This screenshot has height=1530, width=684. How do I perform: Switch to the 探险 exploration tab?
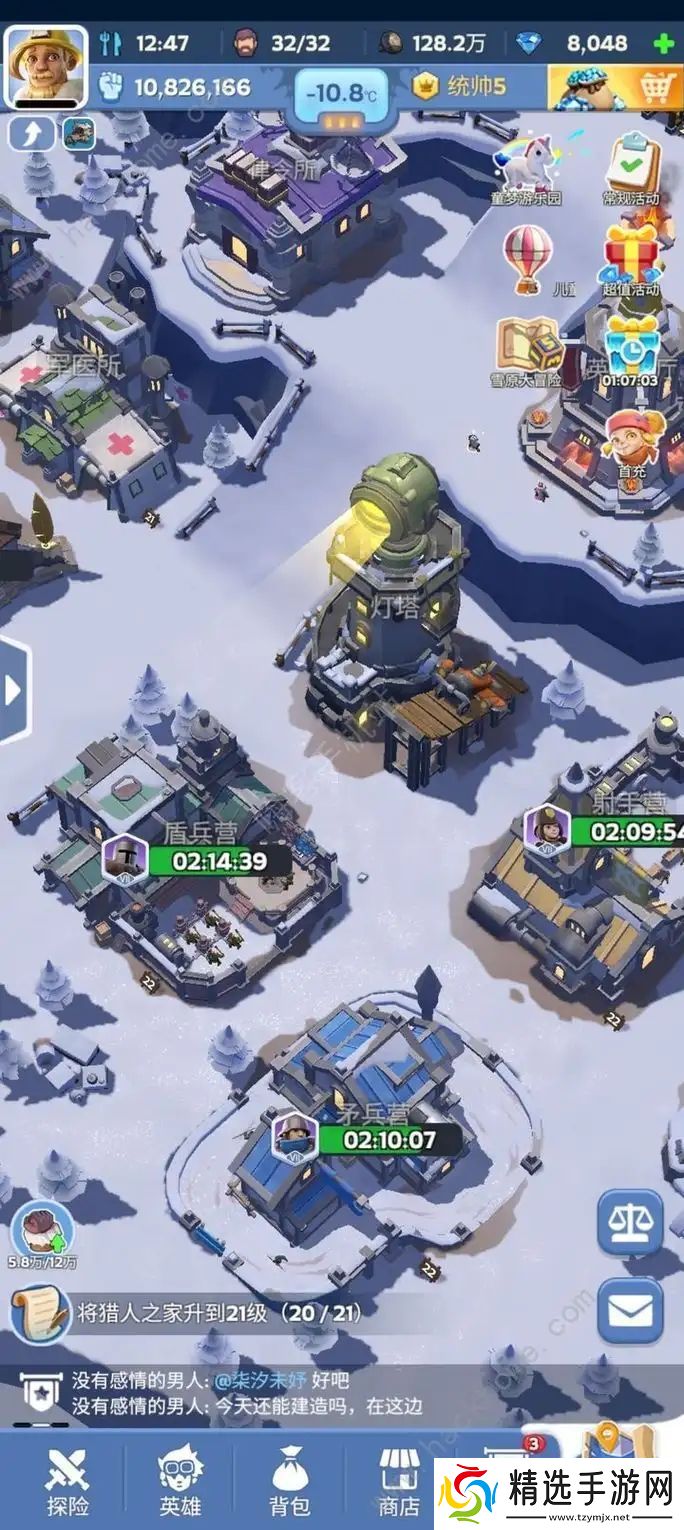[x=67, y=1480]
